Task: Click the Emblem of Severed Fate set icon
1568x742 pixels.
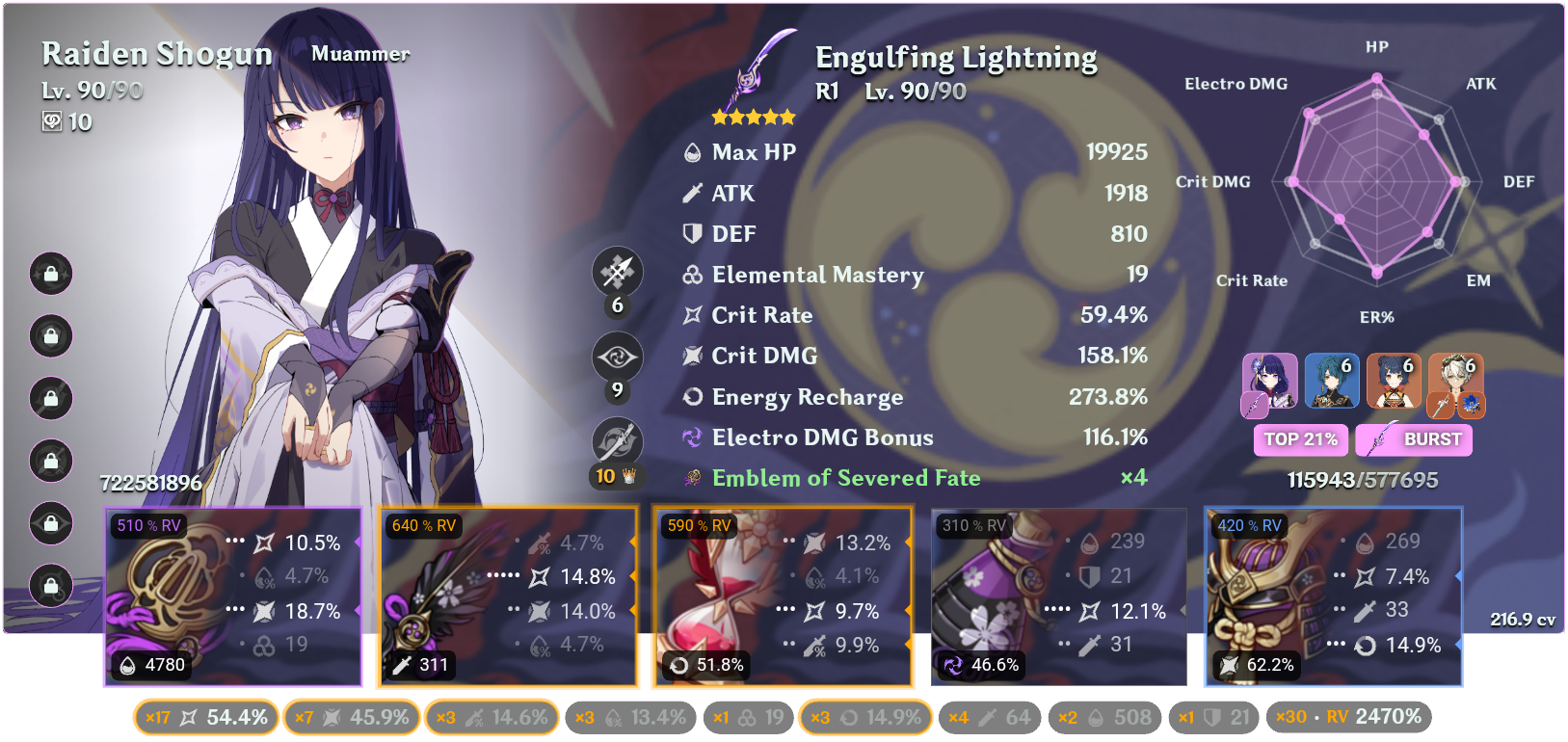Action: click(690, 477)
